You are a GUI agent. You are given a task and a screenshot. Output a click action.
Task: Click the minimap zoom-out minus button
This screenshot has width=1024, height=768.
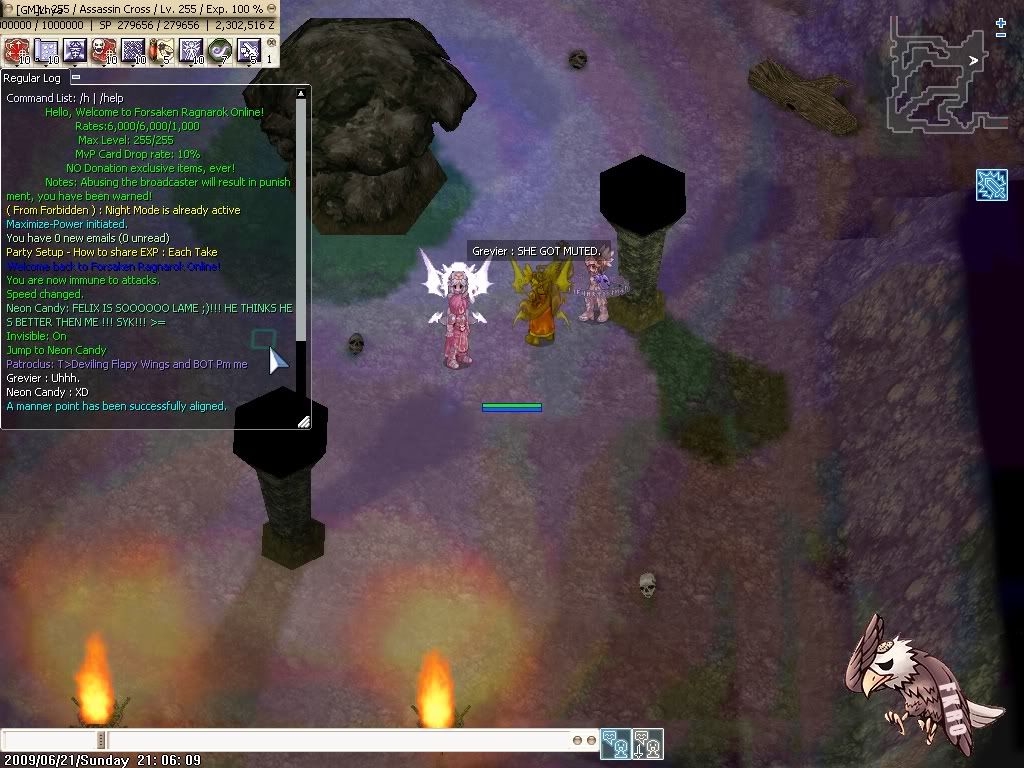[1001, 35]
